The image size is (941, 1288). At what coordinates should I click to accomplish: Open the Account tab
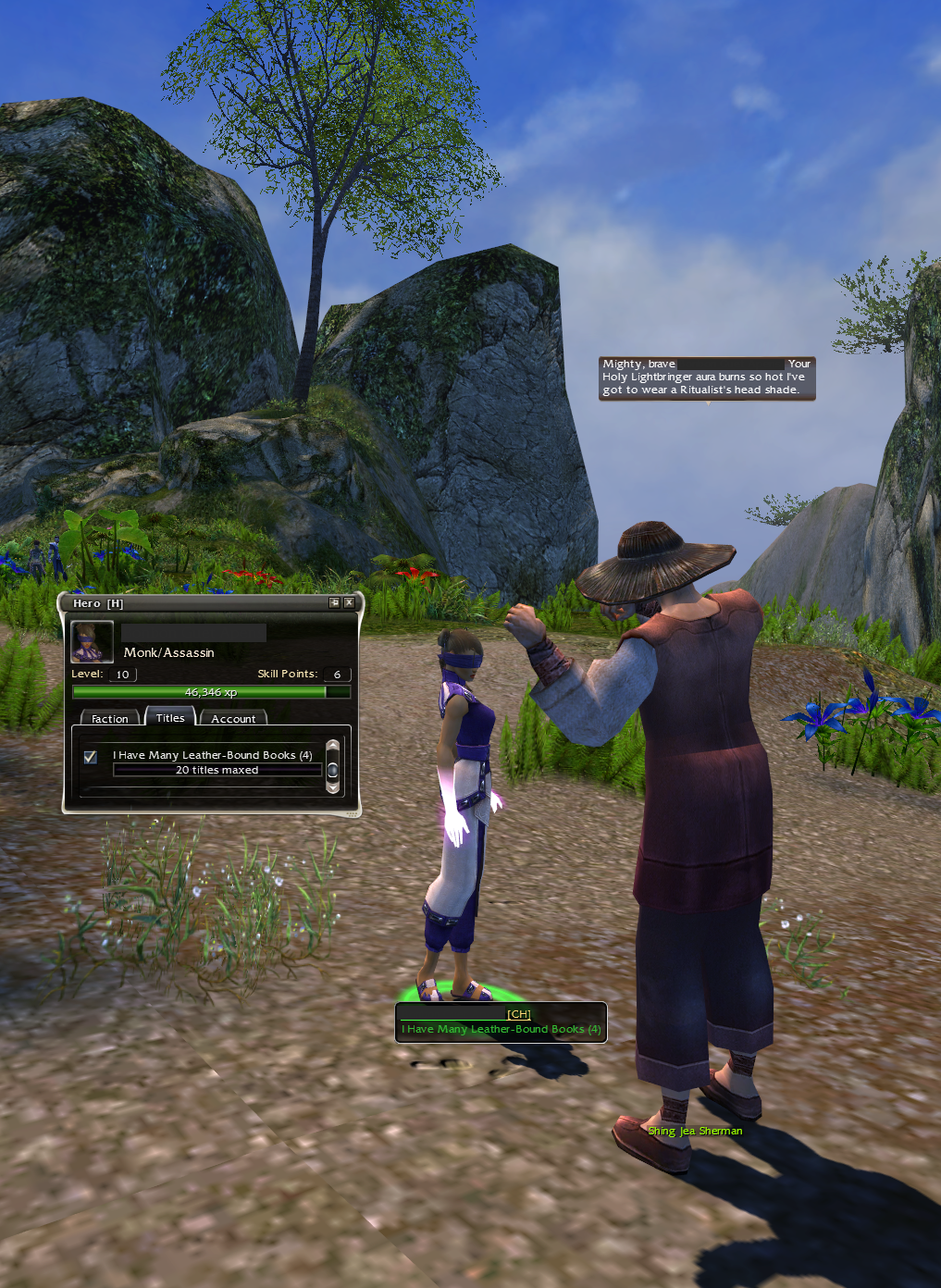click(233, 718)
